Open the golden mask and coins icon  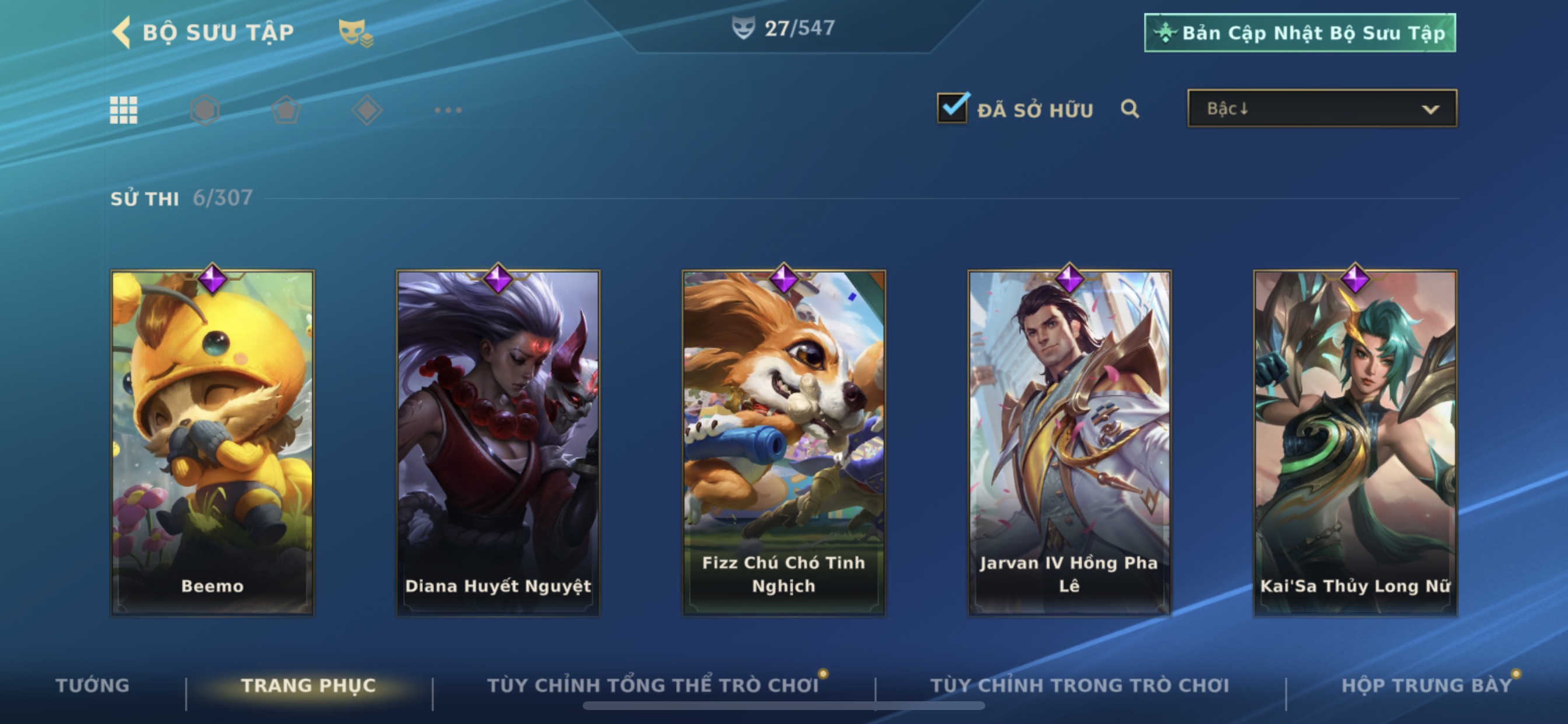[x=355, y=33]
